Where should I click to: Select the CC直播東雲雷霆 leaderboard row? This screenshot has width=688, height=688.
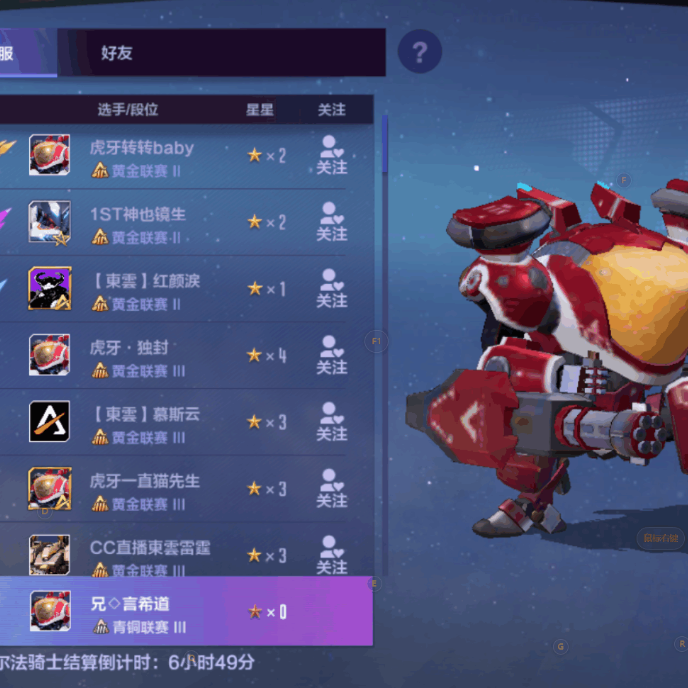pyautogui.click(x=160, y=555)
